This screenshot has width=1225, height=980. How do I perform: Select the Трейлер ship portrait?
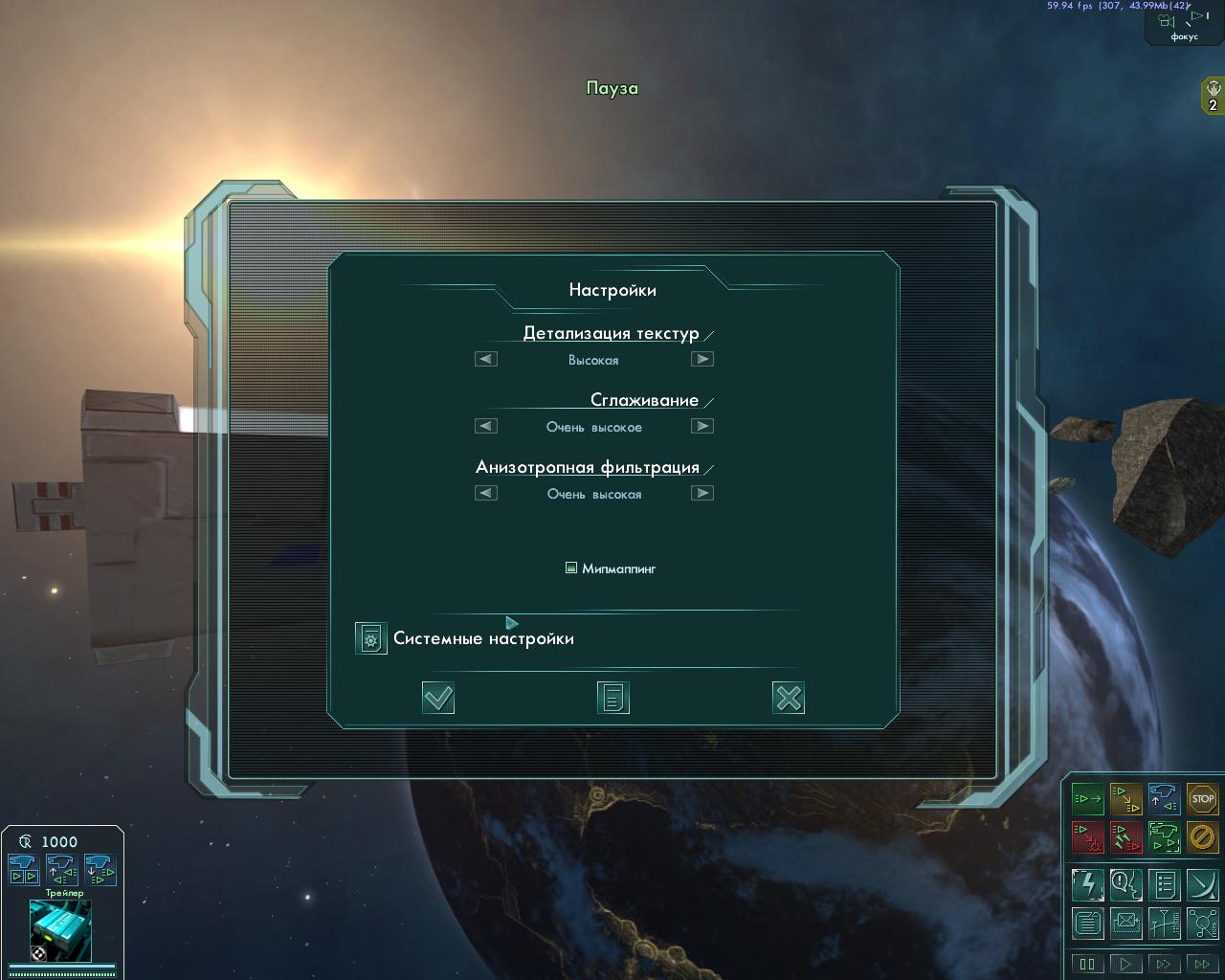(x=60, y=929)
